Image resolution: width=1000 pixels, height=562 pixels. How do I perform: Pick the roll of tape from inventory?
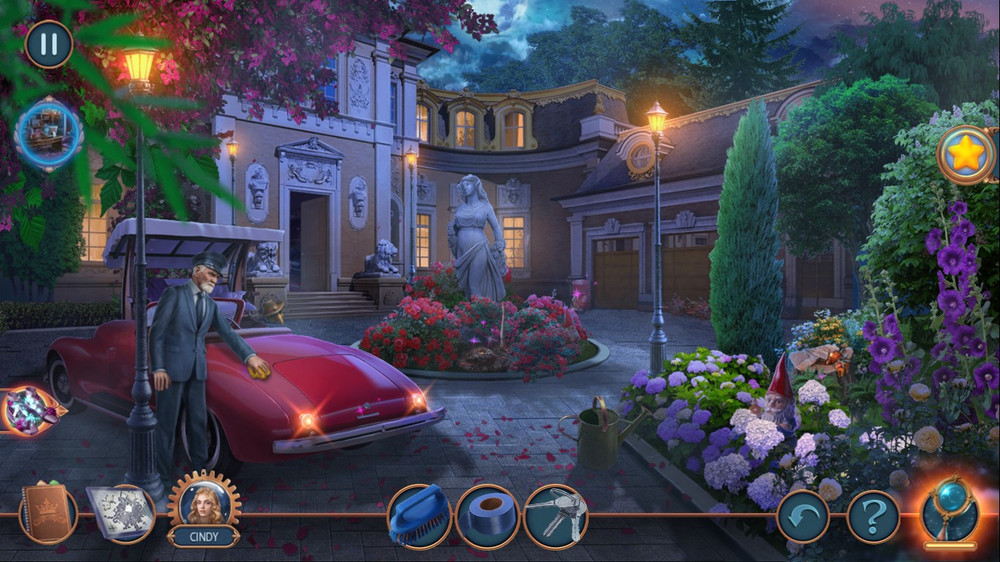click(x=487, y=516)
